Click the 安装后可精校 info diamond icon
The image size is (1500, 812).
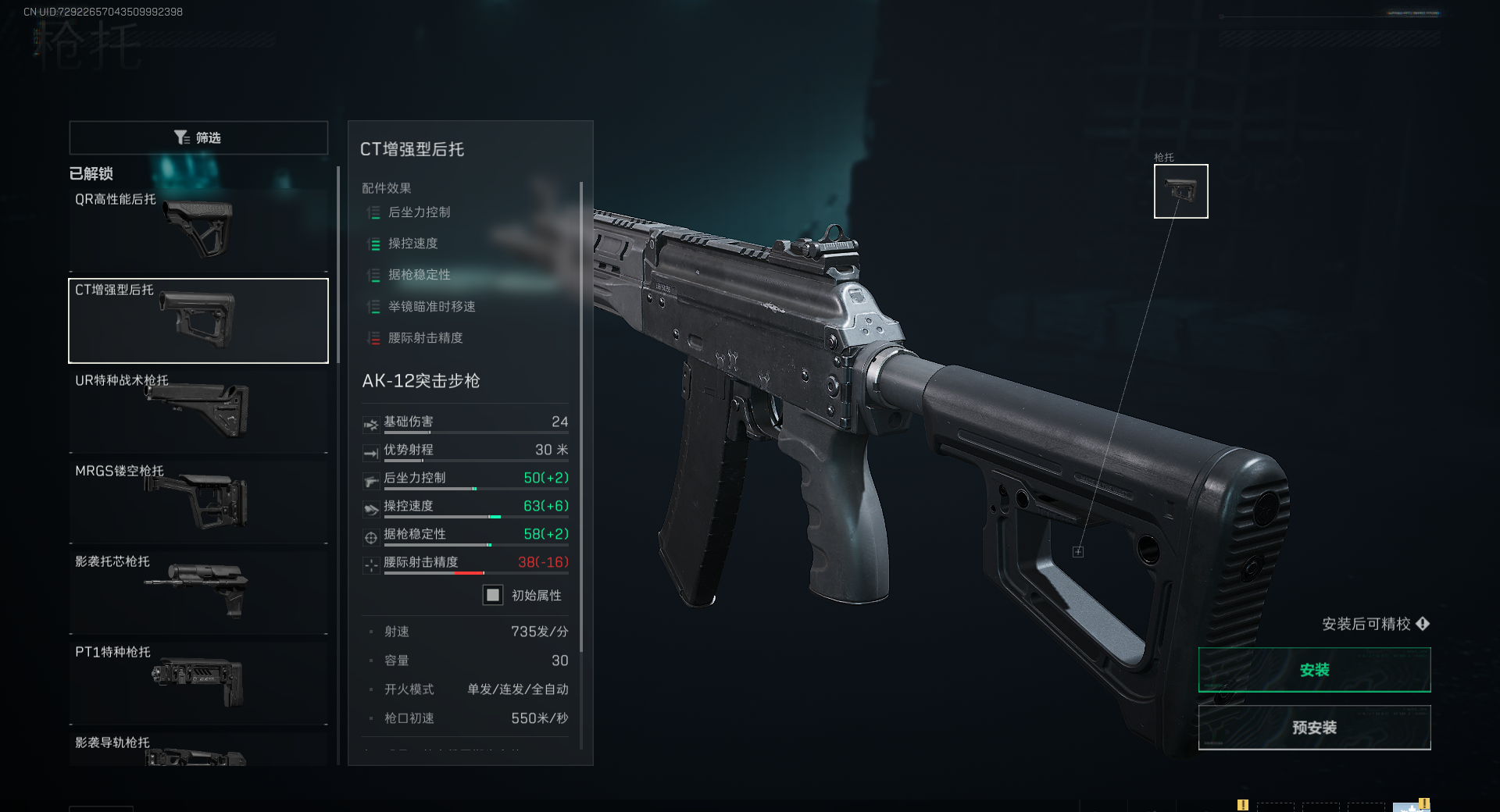[x=1423, y=624]
